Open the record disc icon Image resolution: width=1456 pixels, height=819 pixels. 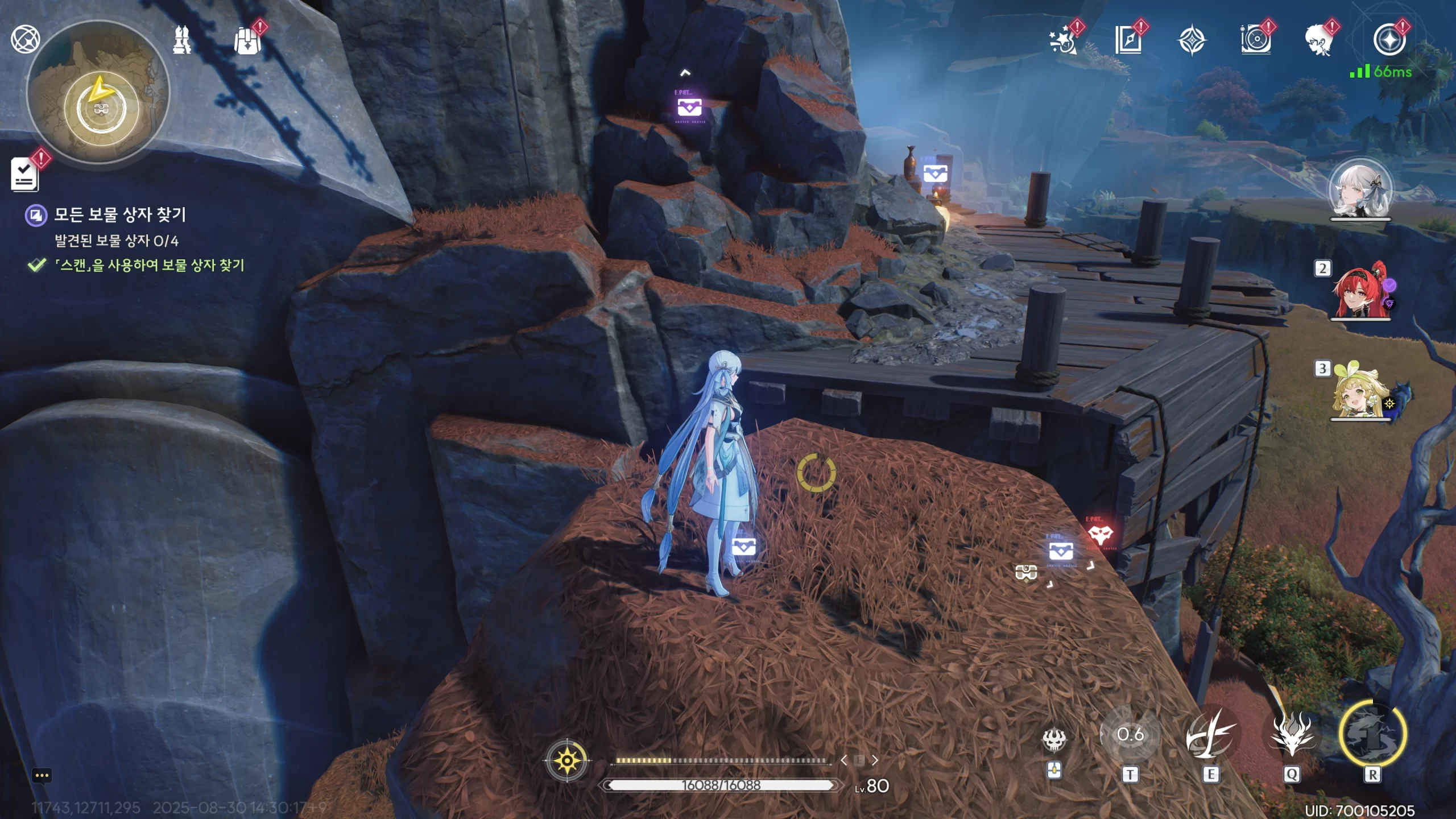(1255, 40)
